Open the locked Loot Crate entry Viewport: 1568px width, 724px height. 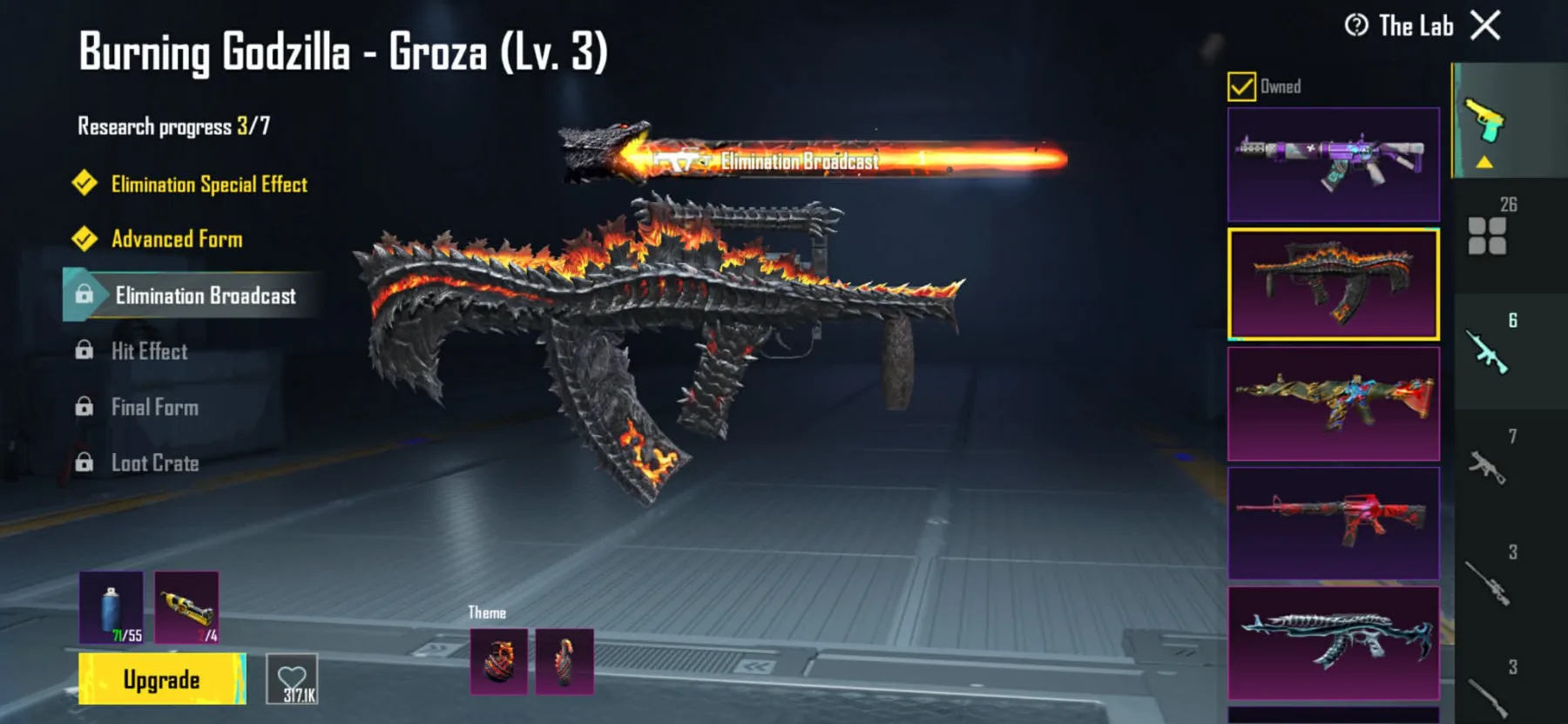(154, 463)
